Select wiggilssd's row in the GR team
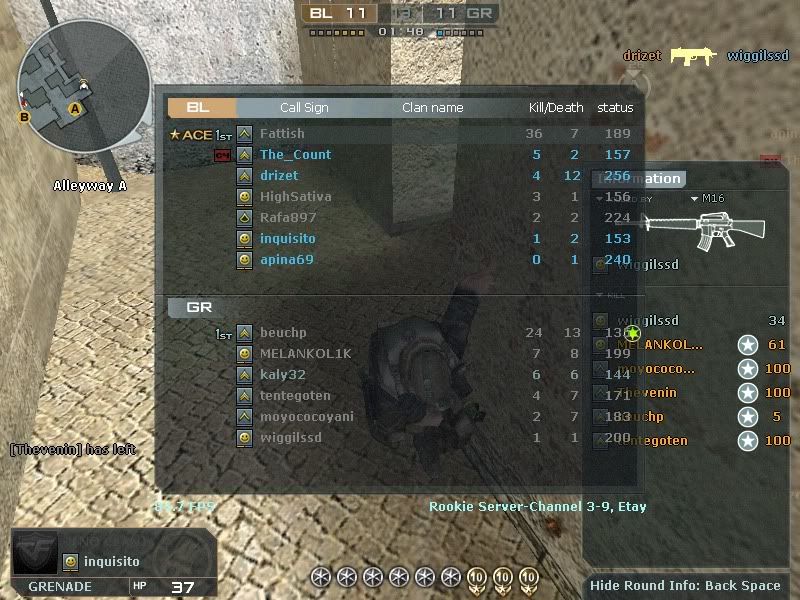Screen dimensions: 800x600 (290, 438)
